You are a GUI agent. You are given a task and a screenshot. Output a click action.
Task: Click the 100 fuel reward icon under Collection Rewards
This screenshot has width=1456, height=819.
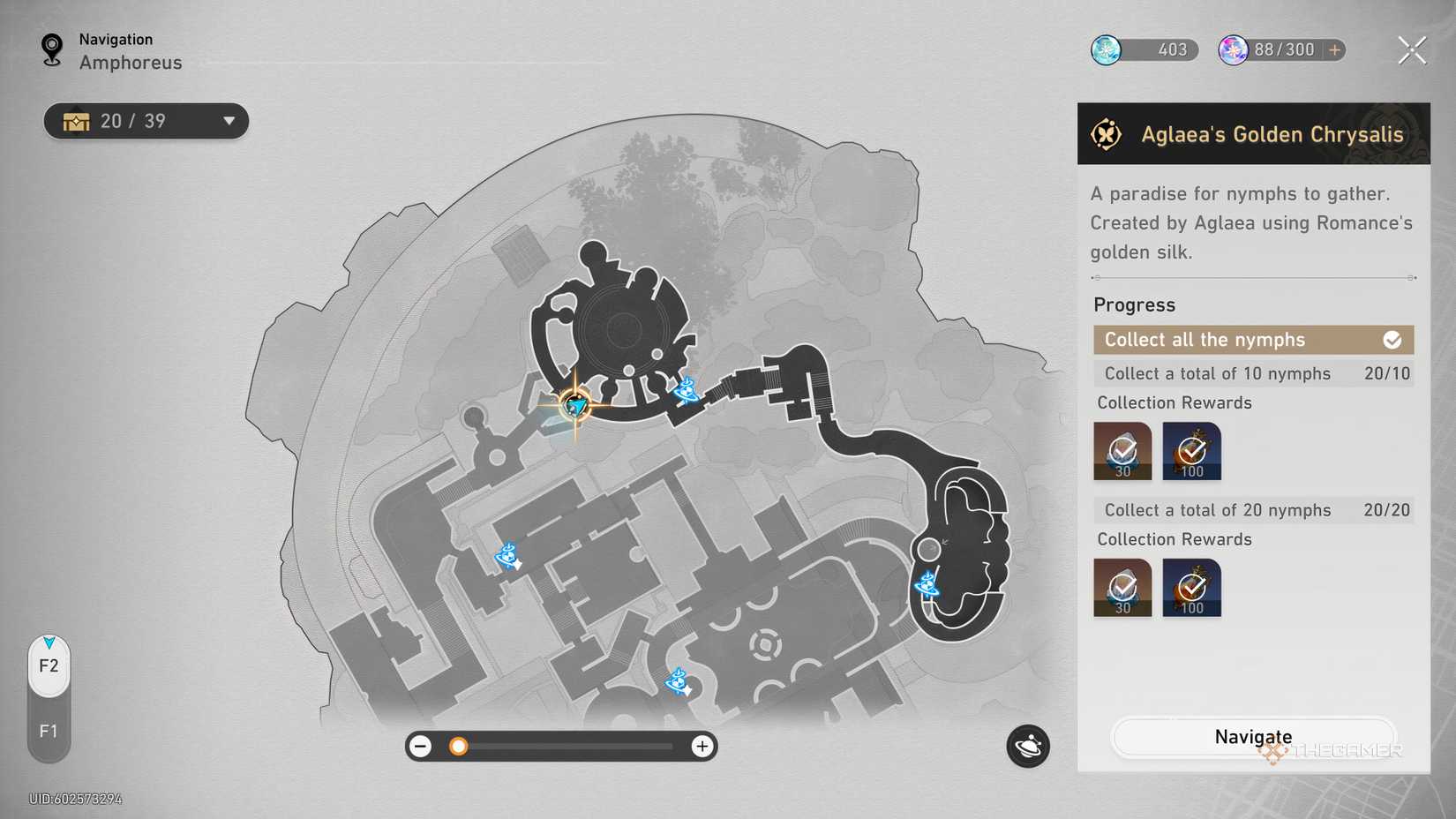click(x=1191, y=452)
